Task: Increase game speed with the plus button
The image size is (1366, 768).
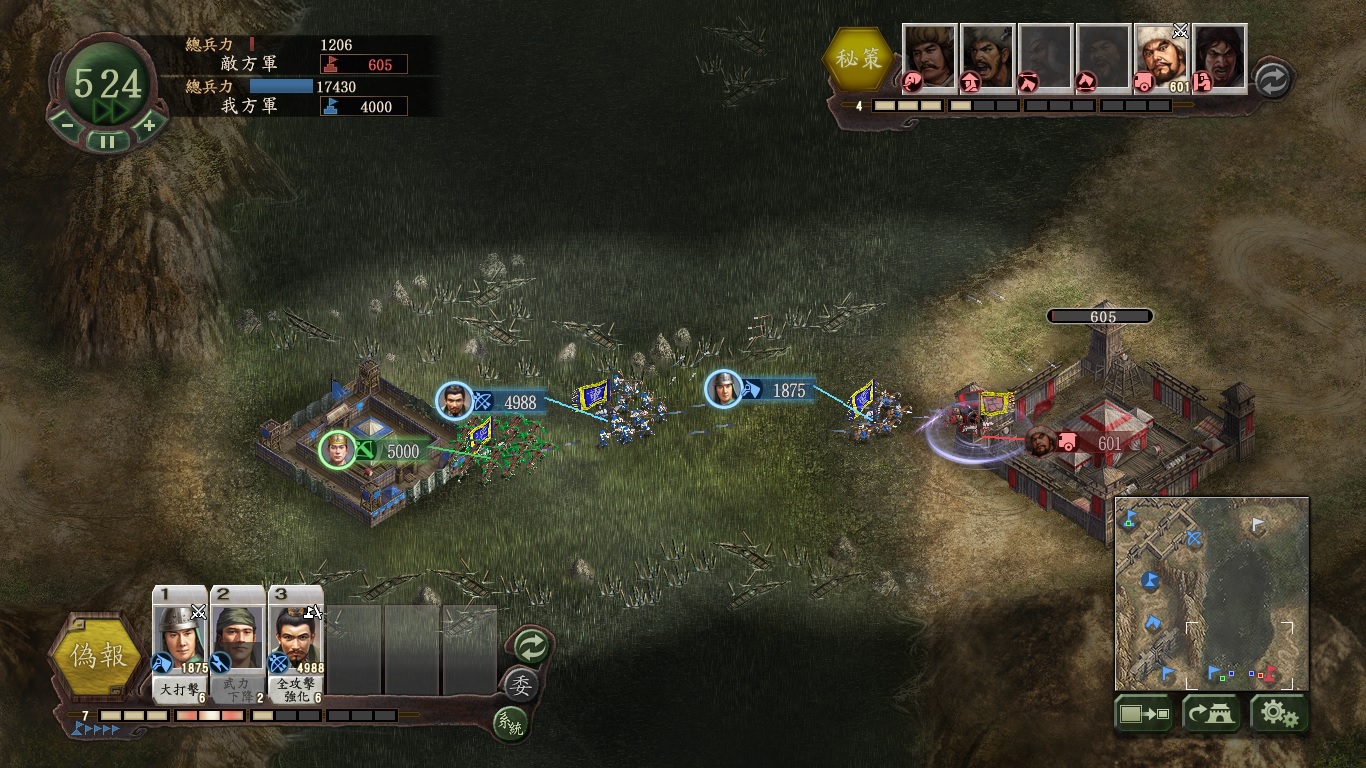Action: (148, 125)
